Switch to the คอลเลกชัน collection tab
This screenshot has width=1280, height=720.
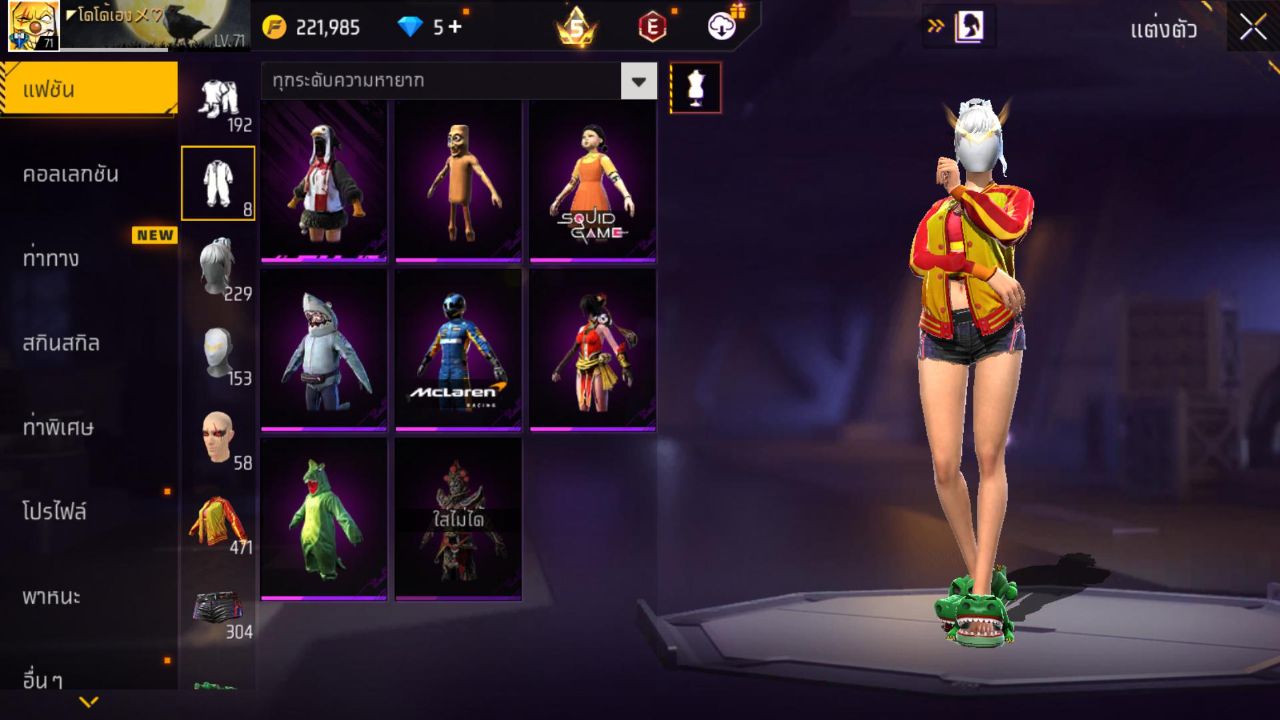click(x=88, y=174)
